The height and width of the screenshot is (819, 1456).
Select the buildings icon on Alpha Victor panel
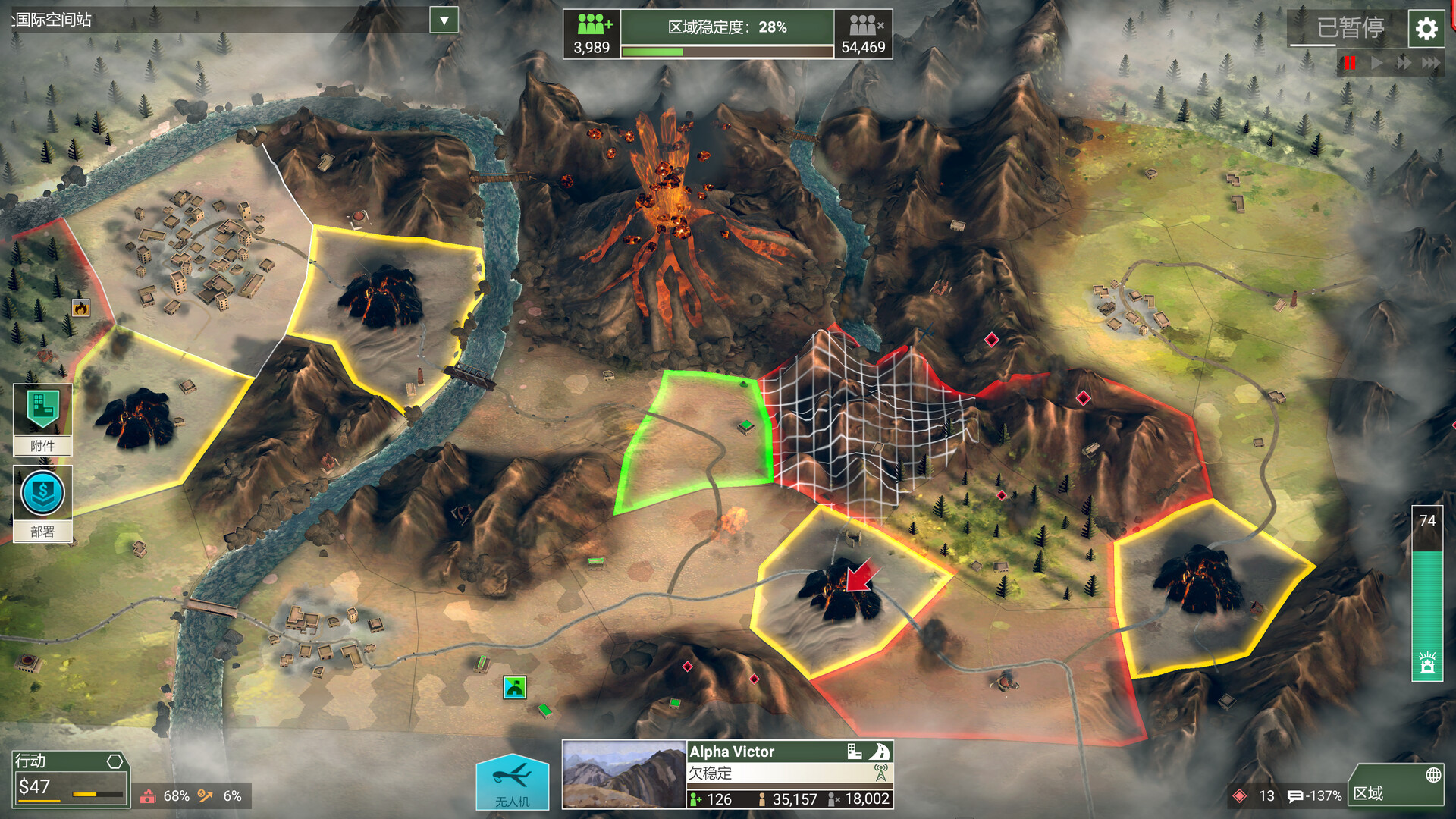point(854,752)
